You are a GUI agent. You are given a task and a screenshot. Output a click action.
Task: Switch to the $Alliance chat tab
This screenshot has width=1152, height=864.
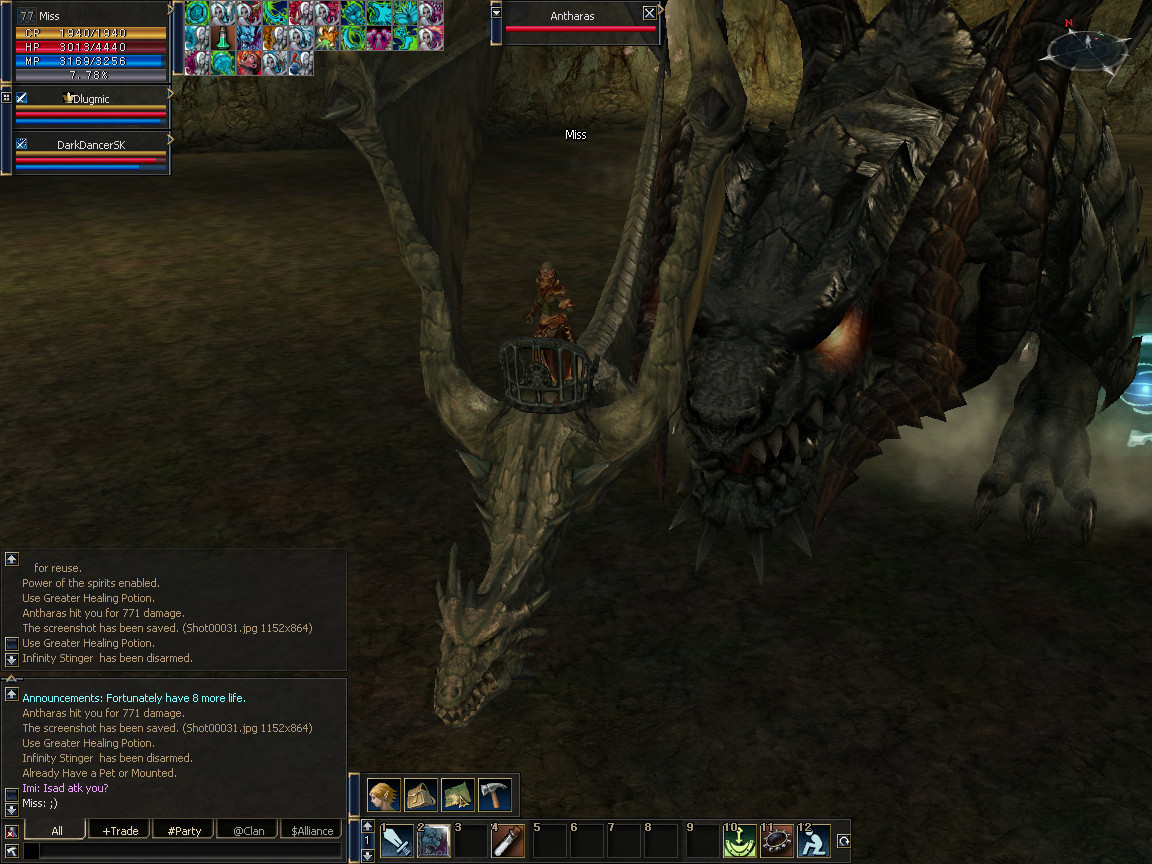tap(312, 831)
